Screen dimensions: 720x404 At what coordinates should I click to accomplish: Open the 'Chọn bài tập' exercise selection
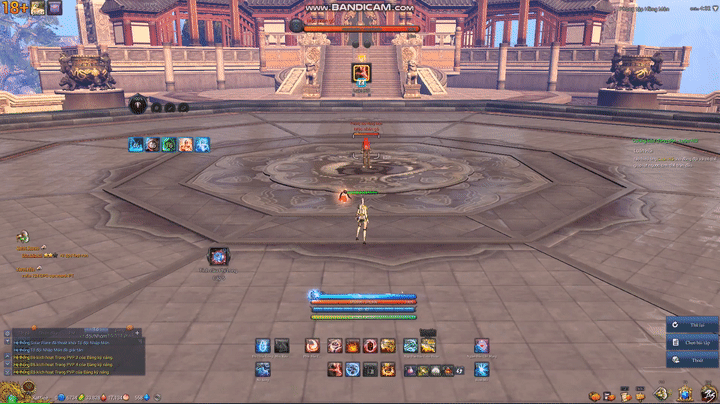pos(692,342)
